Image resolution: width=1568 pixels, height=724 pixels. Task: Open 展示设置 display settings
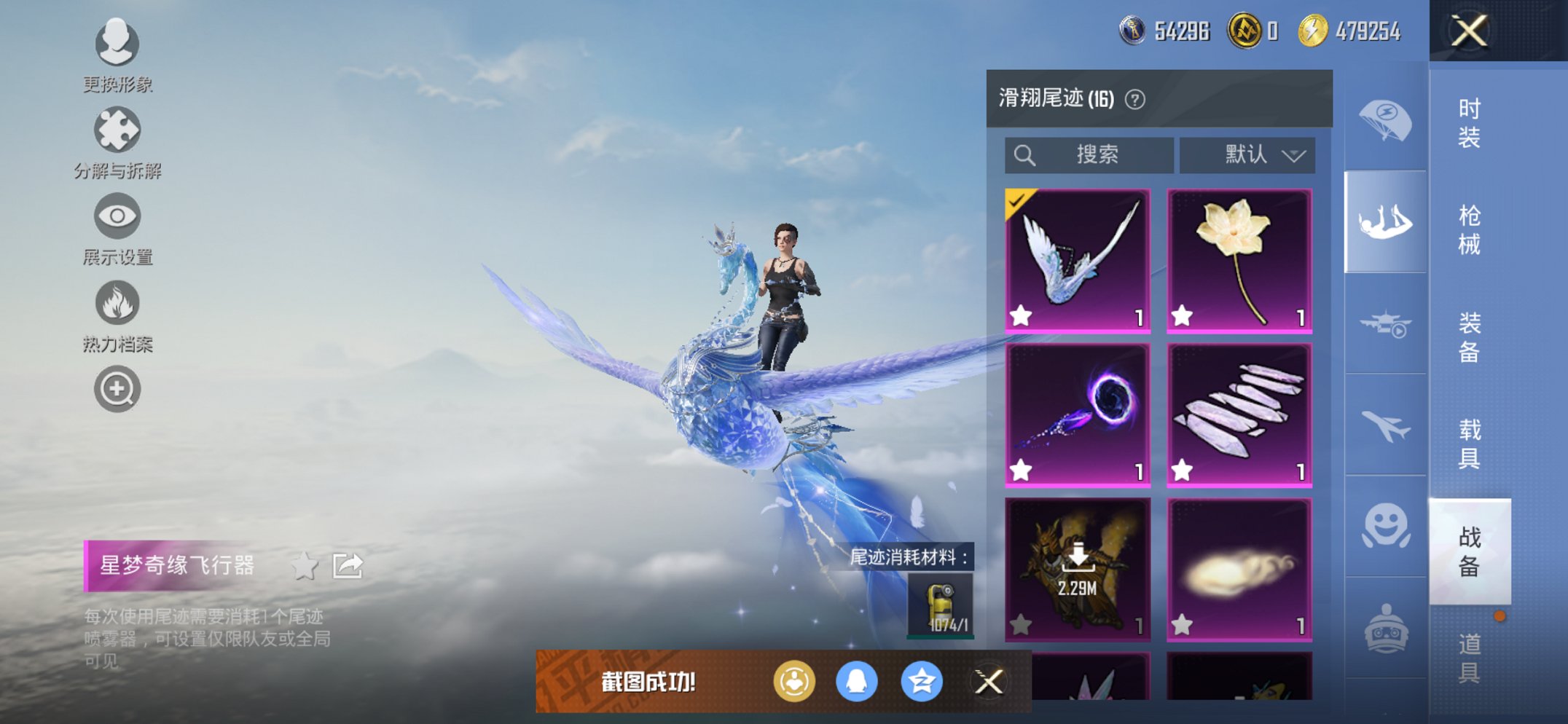coord(117,216)
